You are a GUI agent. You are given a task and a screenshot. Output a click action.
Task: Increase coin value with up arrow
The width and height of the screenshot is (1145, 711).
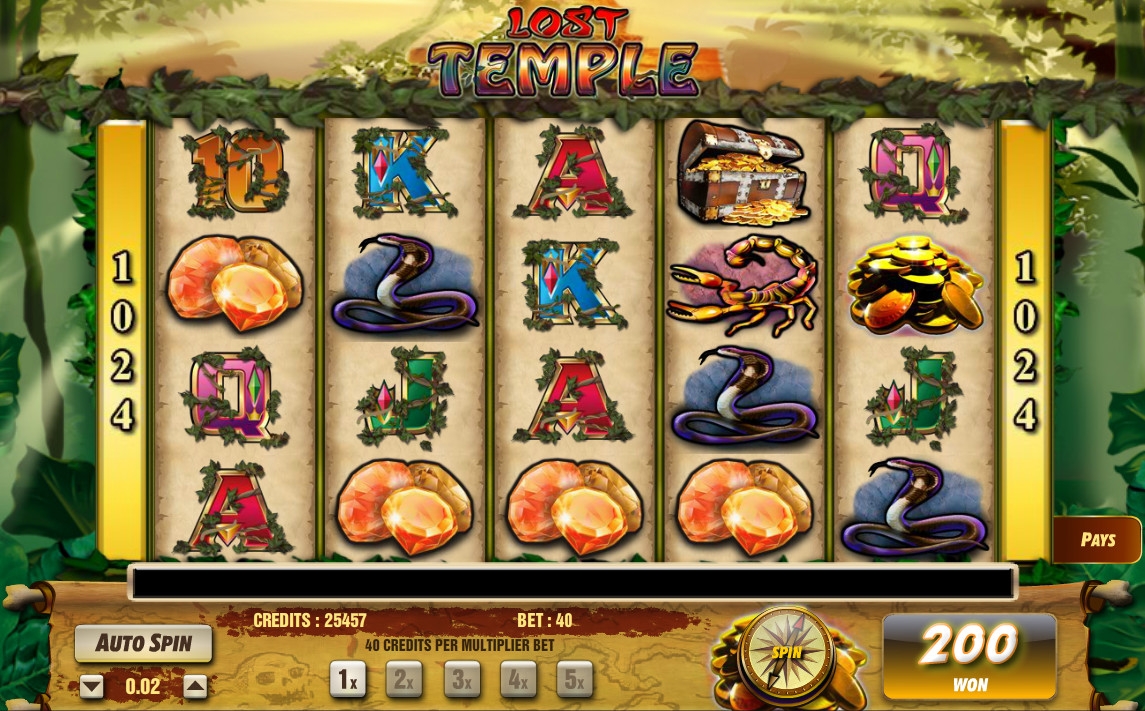pos(196,687)
